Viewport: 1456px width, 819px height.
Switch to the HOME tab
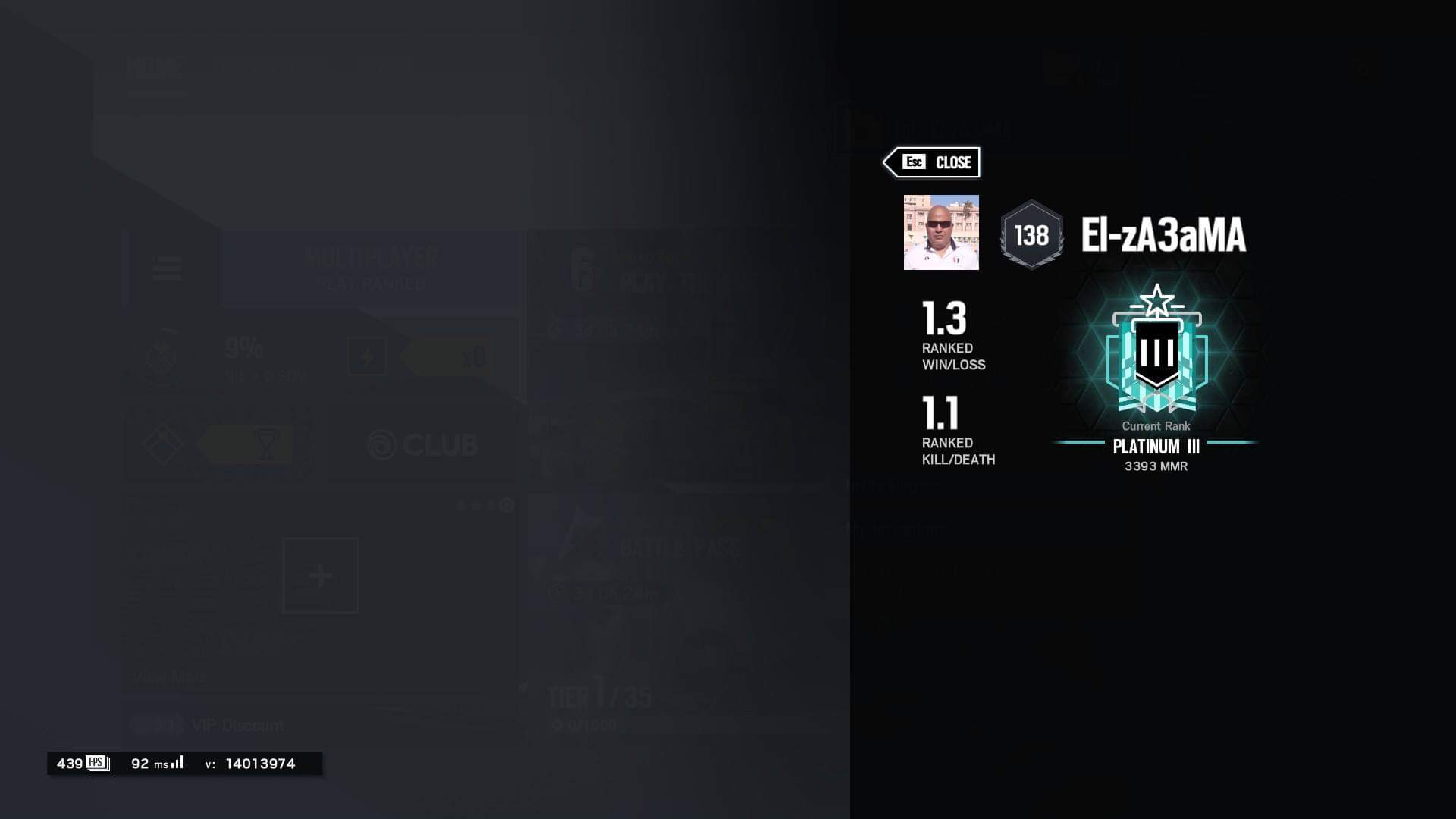click(154, 70)
